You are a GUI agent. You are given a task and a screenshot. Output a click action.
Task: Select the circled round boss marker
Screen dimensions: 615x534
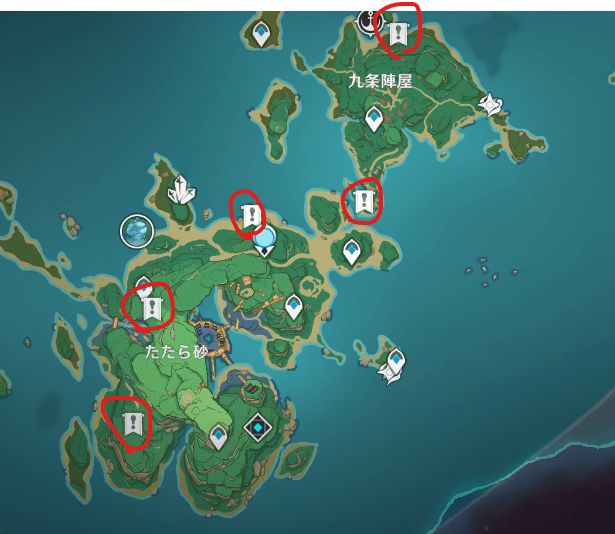coord(136,231)
